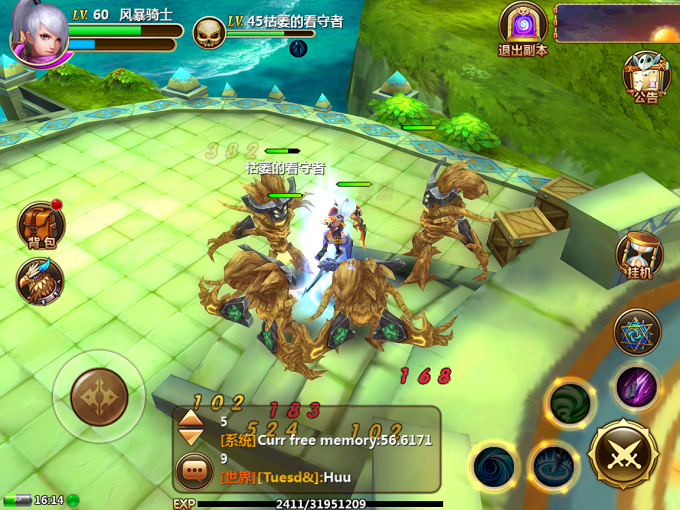This screenshot has height=510, width=680.
Task: Click the virtual joystick center knob
Action: tap(99, 397)
